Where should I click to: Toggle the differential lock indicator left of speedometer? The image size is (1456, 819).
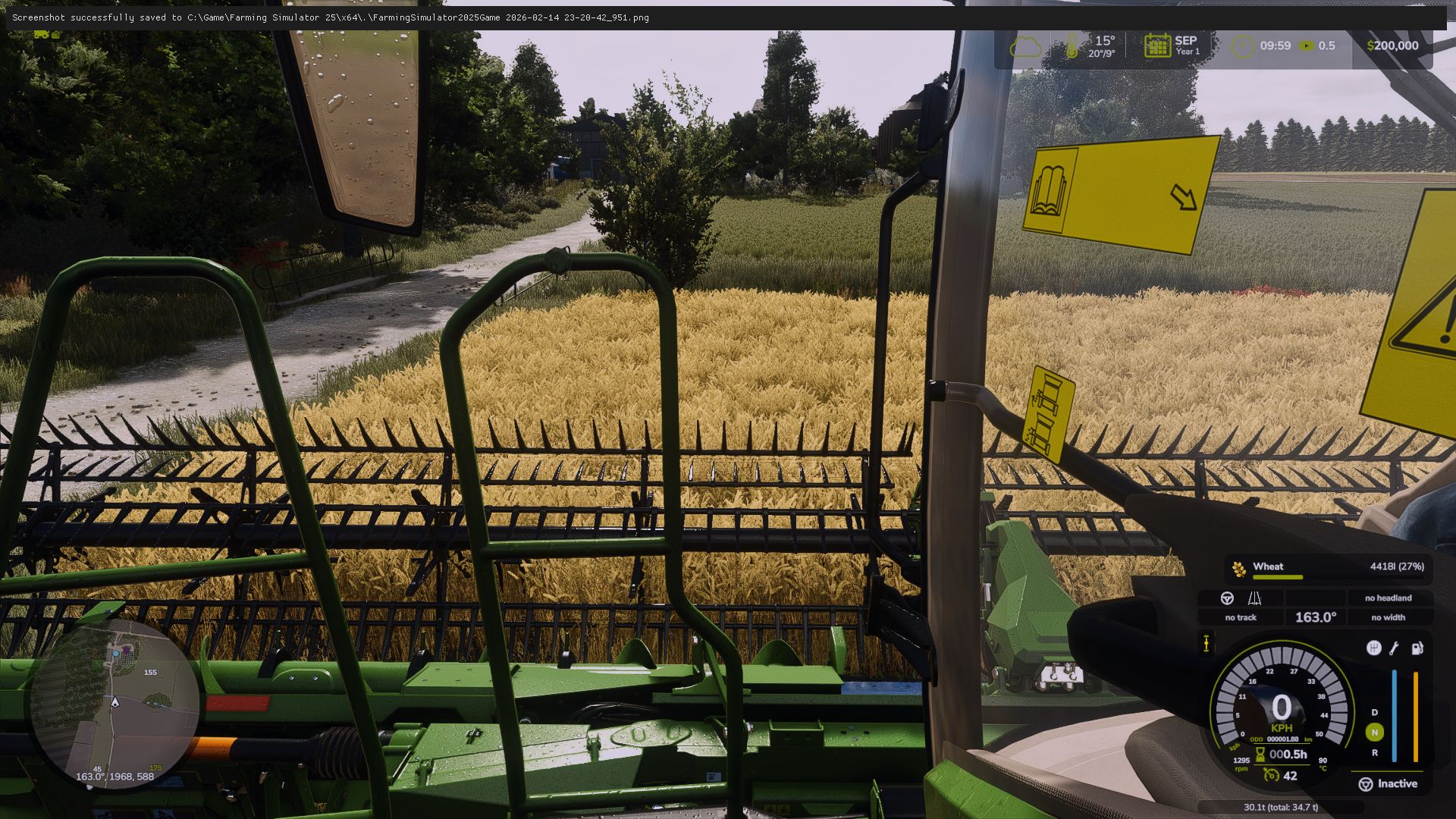coord(1206,642)
